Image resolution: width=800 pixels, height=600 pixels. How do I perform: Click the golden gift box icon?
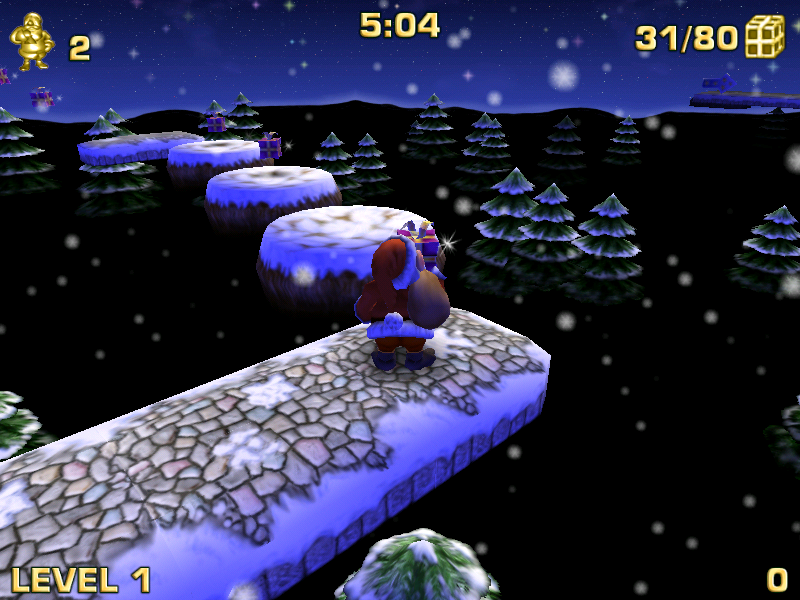(x=765, y=37)
